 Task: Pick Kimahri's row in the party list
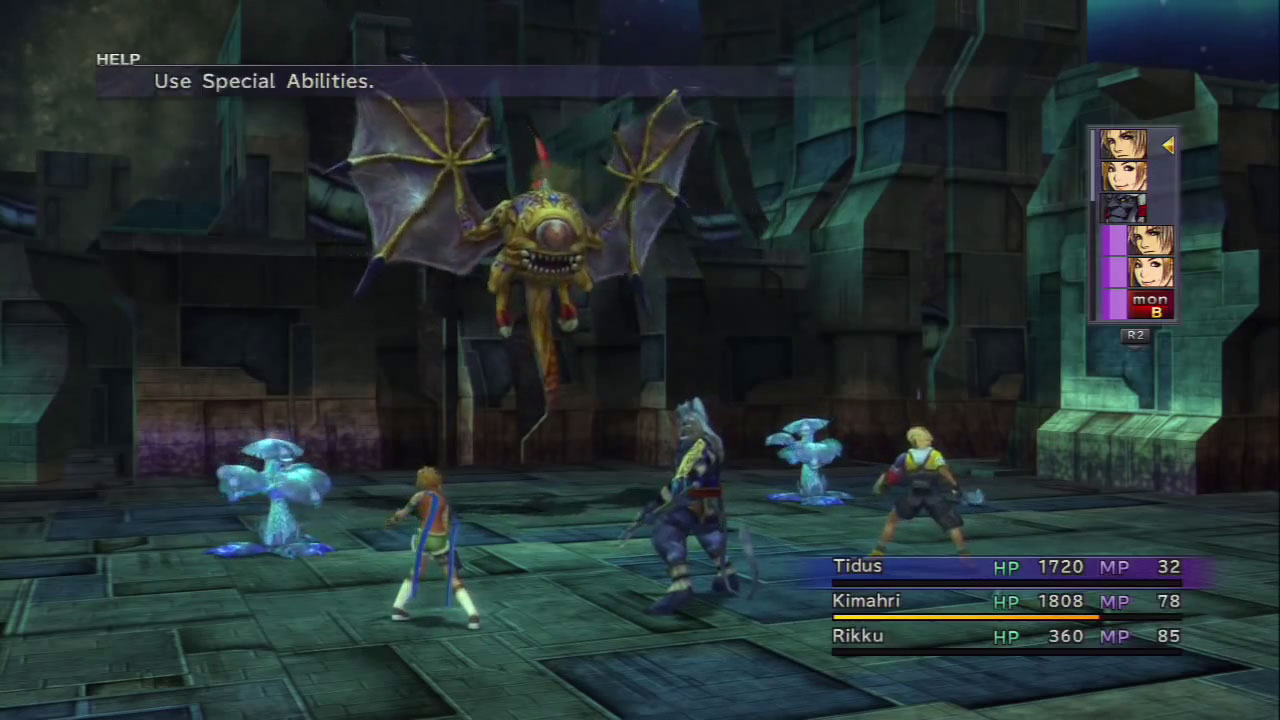click(1006, 602)
